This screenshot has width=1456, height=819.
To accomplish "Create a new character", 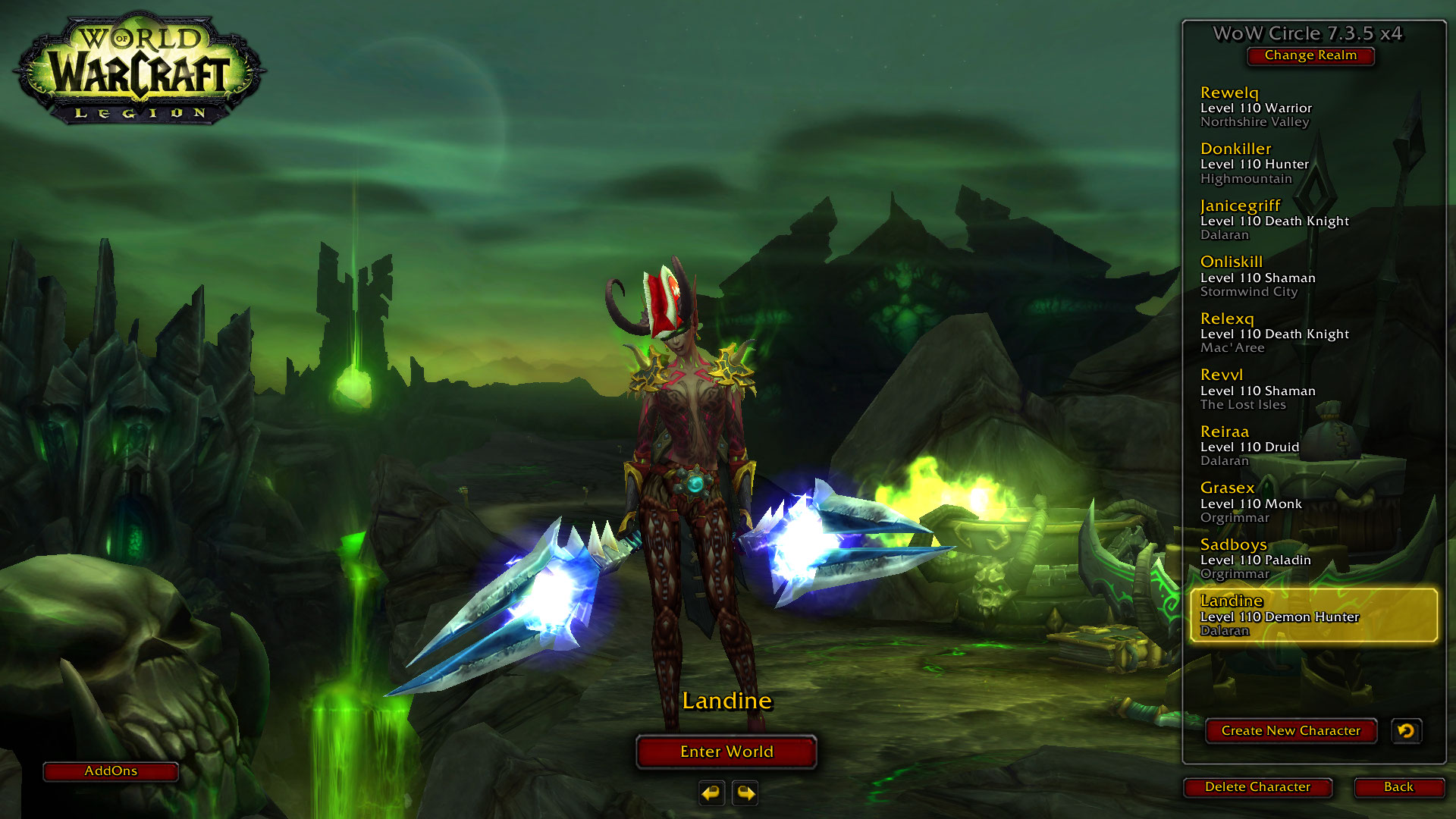I will [x=1291, y=731].
